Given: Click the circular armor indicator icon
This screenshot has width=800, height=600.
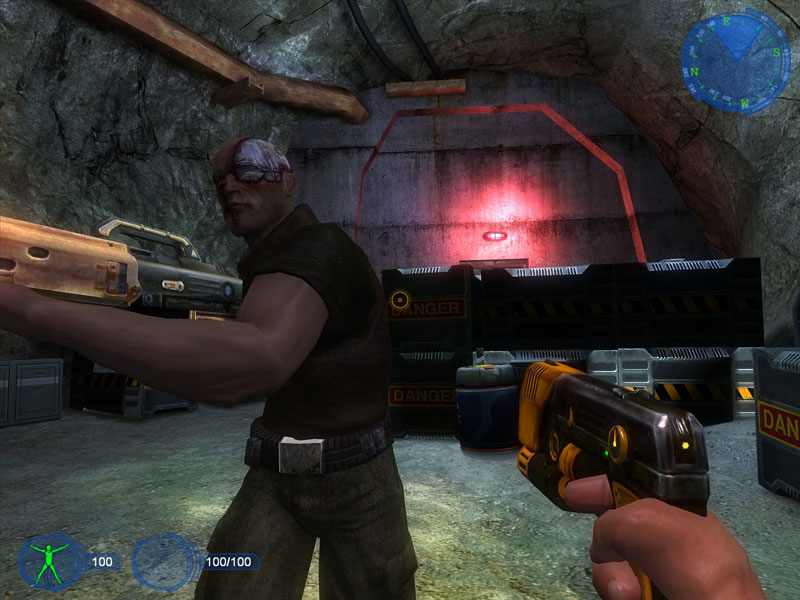Looking at the screenshot, I should tap(164, 562).
